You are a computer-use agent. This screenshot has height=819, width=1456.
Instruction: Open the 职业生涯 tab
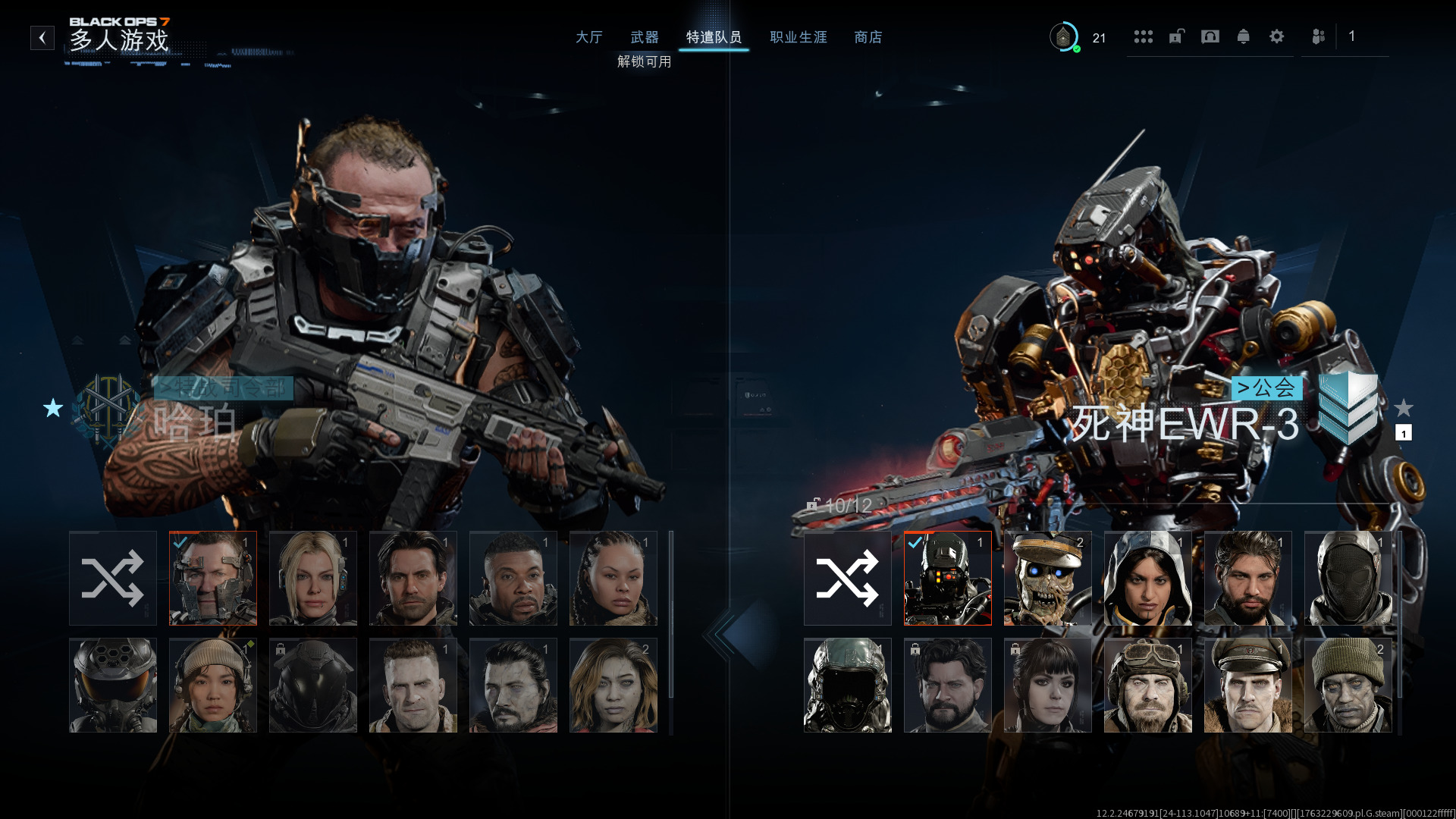pos(799,37)
